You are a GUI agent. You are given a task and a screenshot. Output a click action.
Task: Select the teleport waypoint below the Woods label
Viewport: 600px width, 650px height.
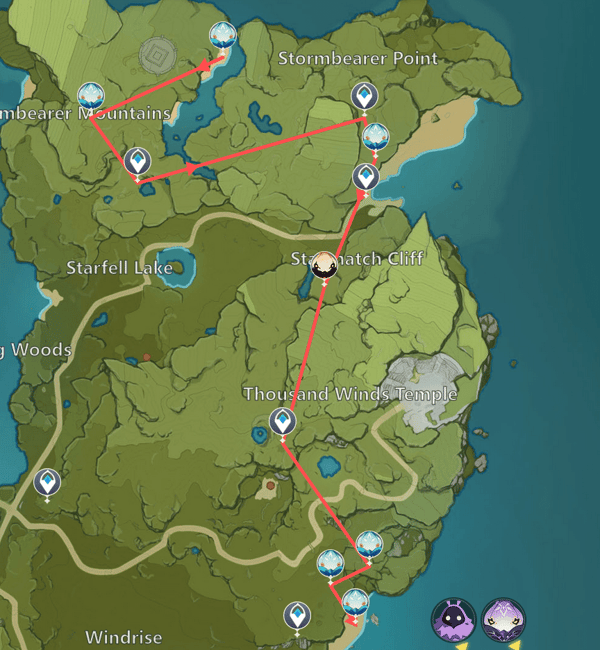click(x=47, y=483)
